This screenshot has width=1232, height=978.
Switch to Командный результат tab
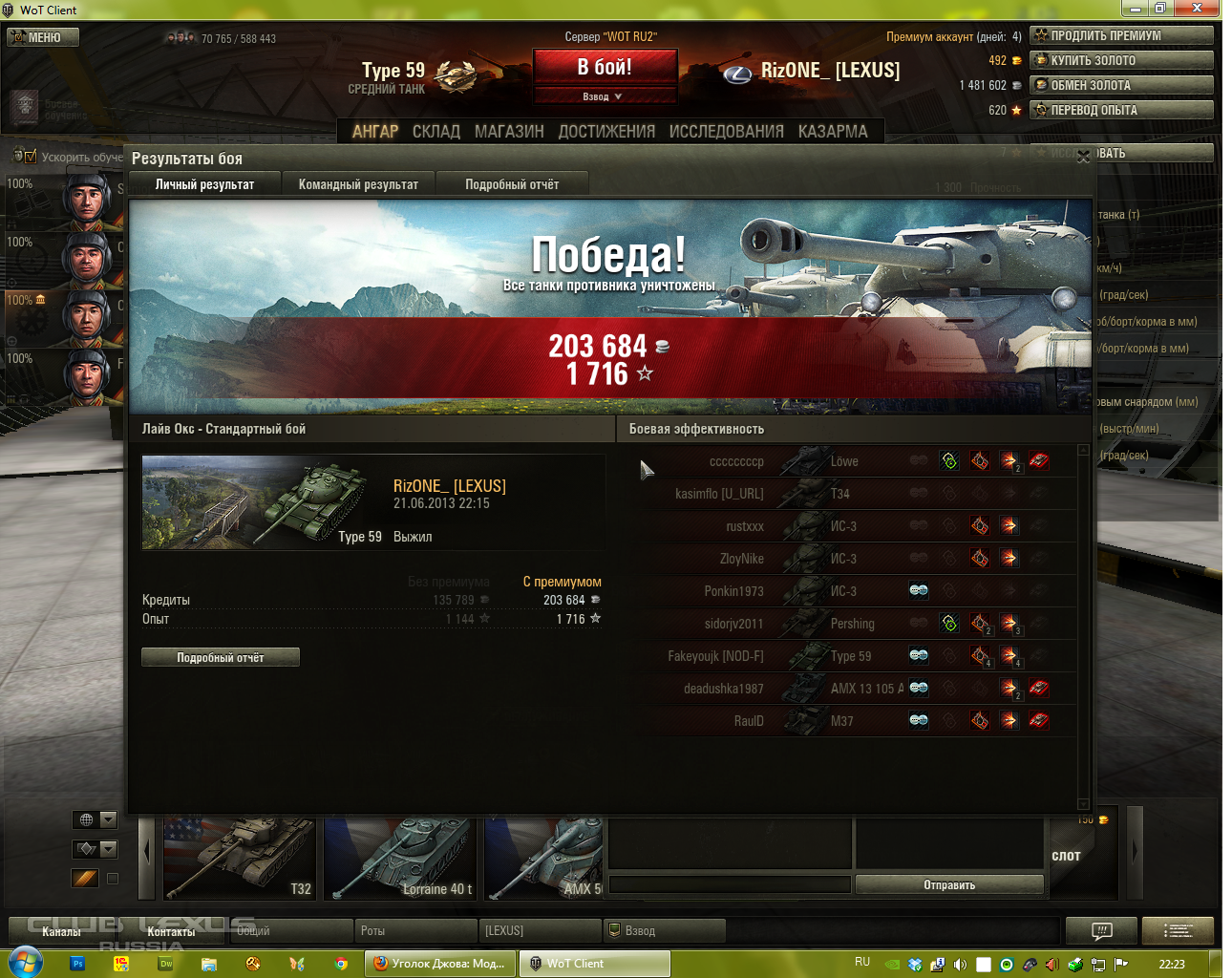tap(358, 184)
